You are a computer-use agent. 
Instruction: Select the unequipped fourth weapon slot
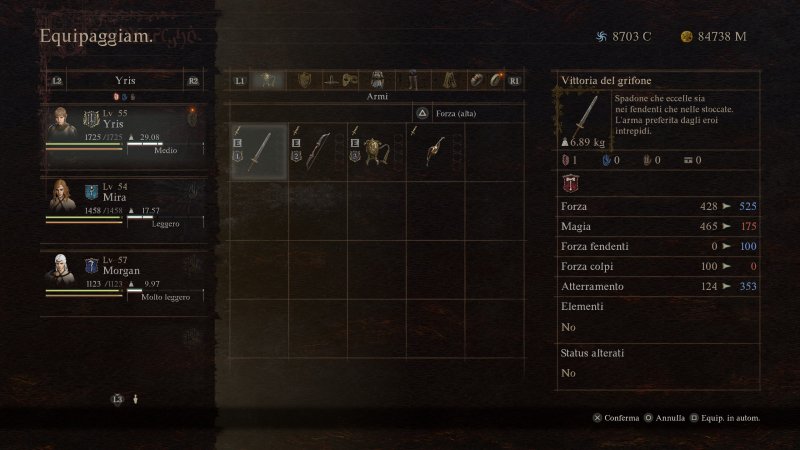point(434,151)
